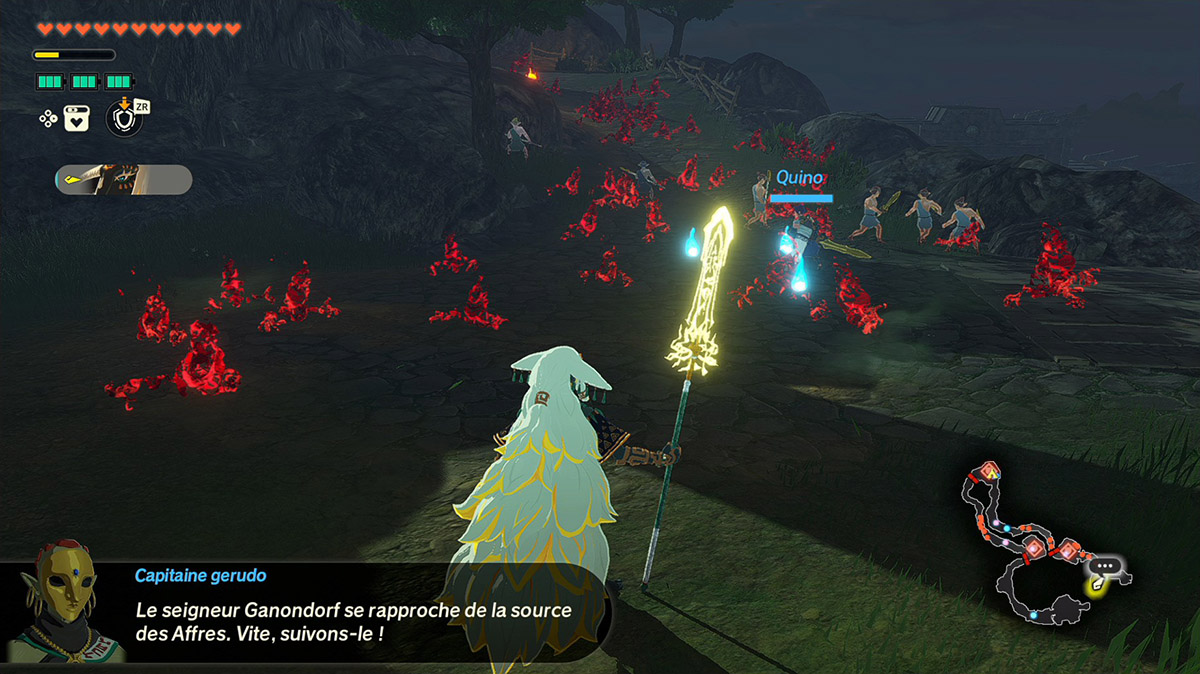
Task: Click the speech bubble marker on minimap
Action: pyautogui.click(x=1105, y=566)
